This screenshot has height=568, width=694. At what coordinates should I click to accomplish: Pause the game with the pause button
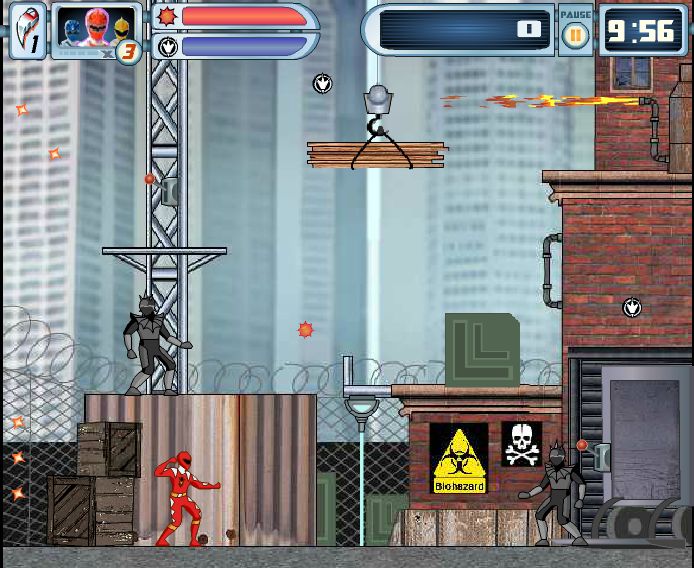(x=575, y=36)
